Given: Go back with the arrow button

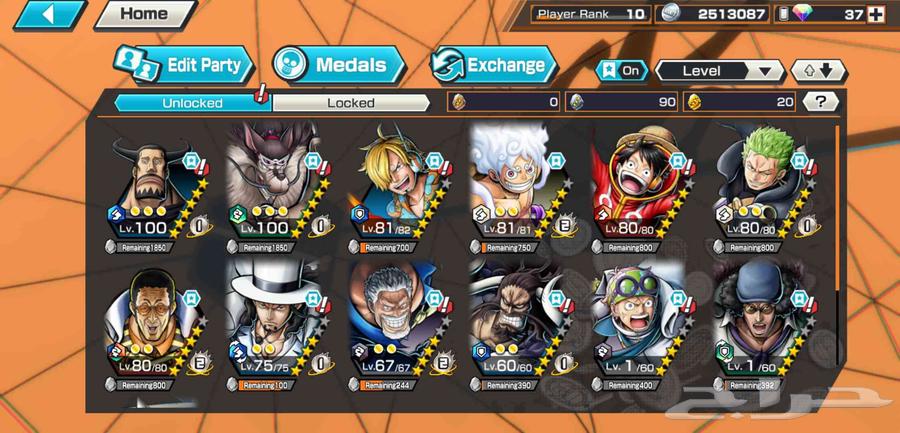Looking at the screenshot, I should 43,15.
